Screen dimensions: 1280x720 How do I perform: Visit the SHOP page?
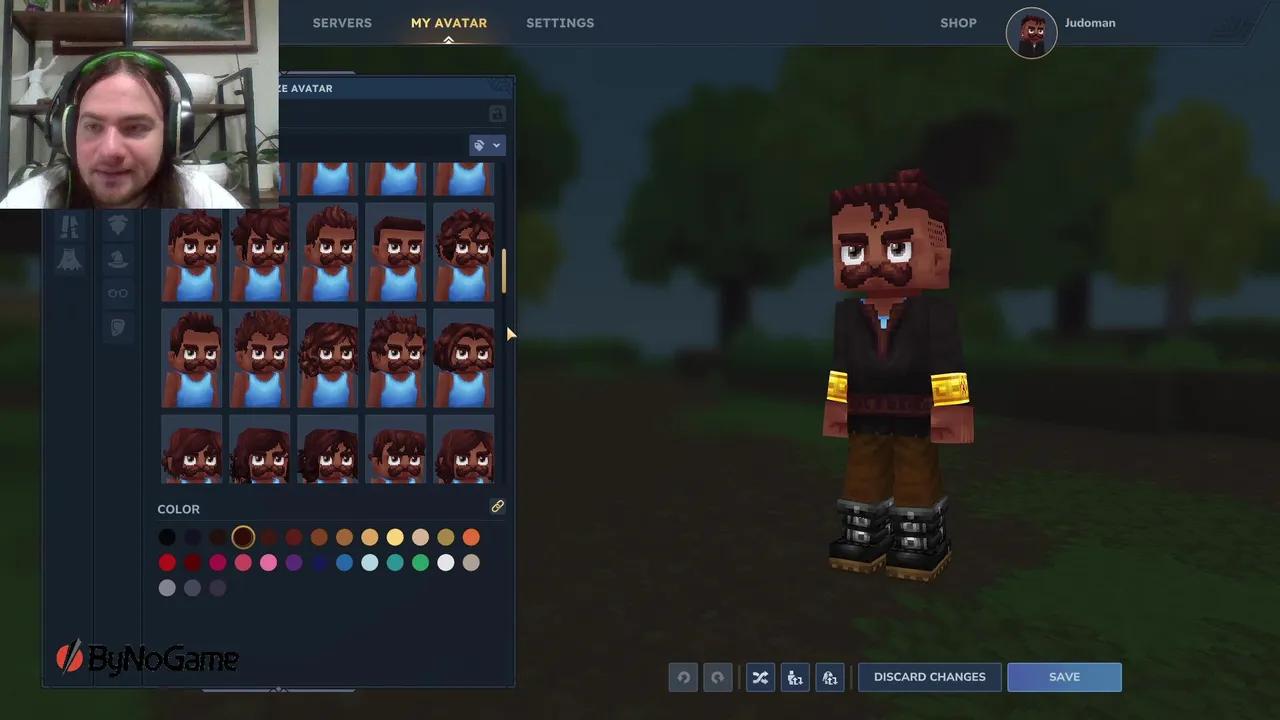[958, 22]
